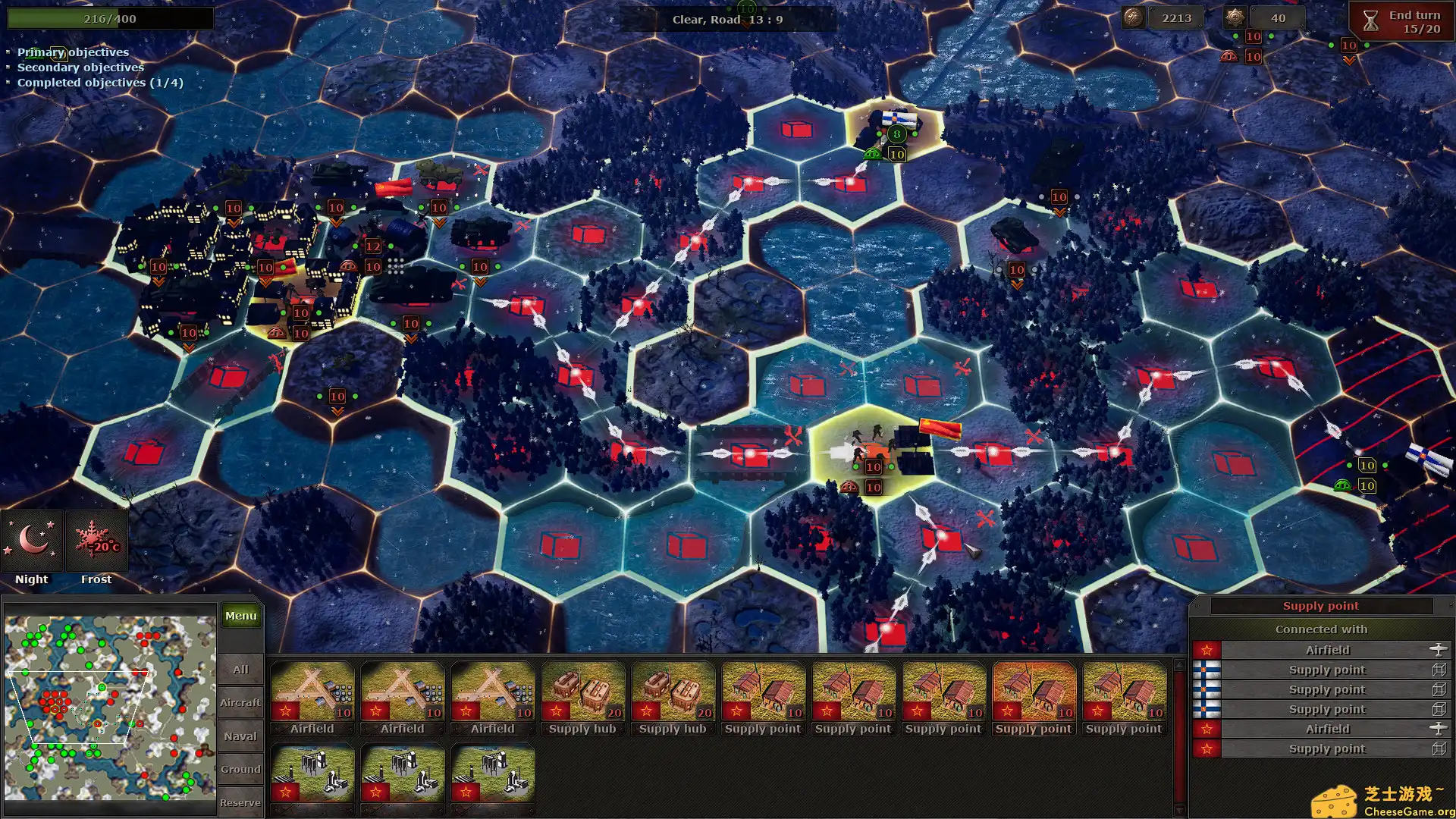Open the Menu
The height and width of the screenshot is (819, 1456).
(240, 616)
